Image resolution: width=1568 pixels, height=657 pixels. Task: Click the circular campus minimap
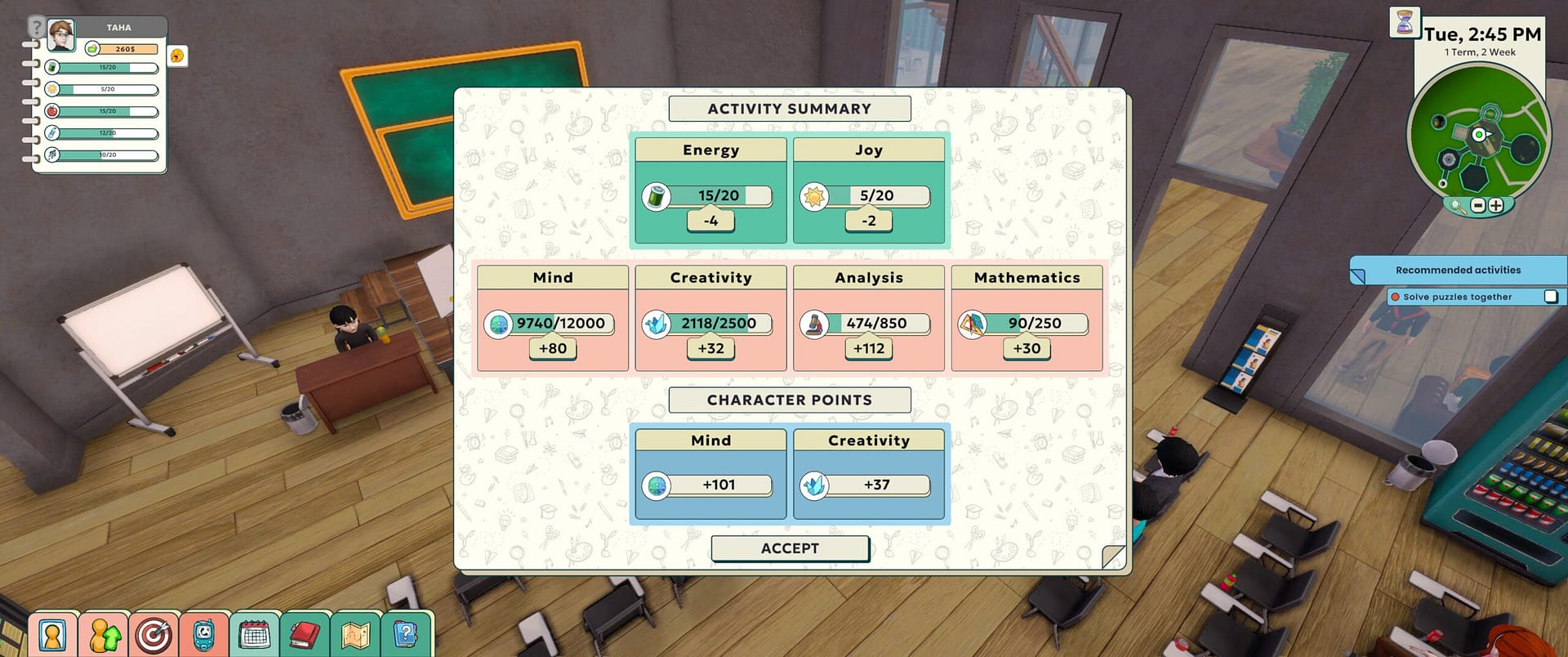click(x=1478, y=133)
